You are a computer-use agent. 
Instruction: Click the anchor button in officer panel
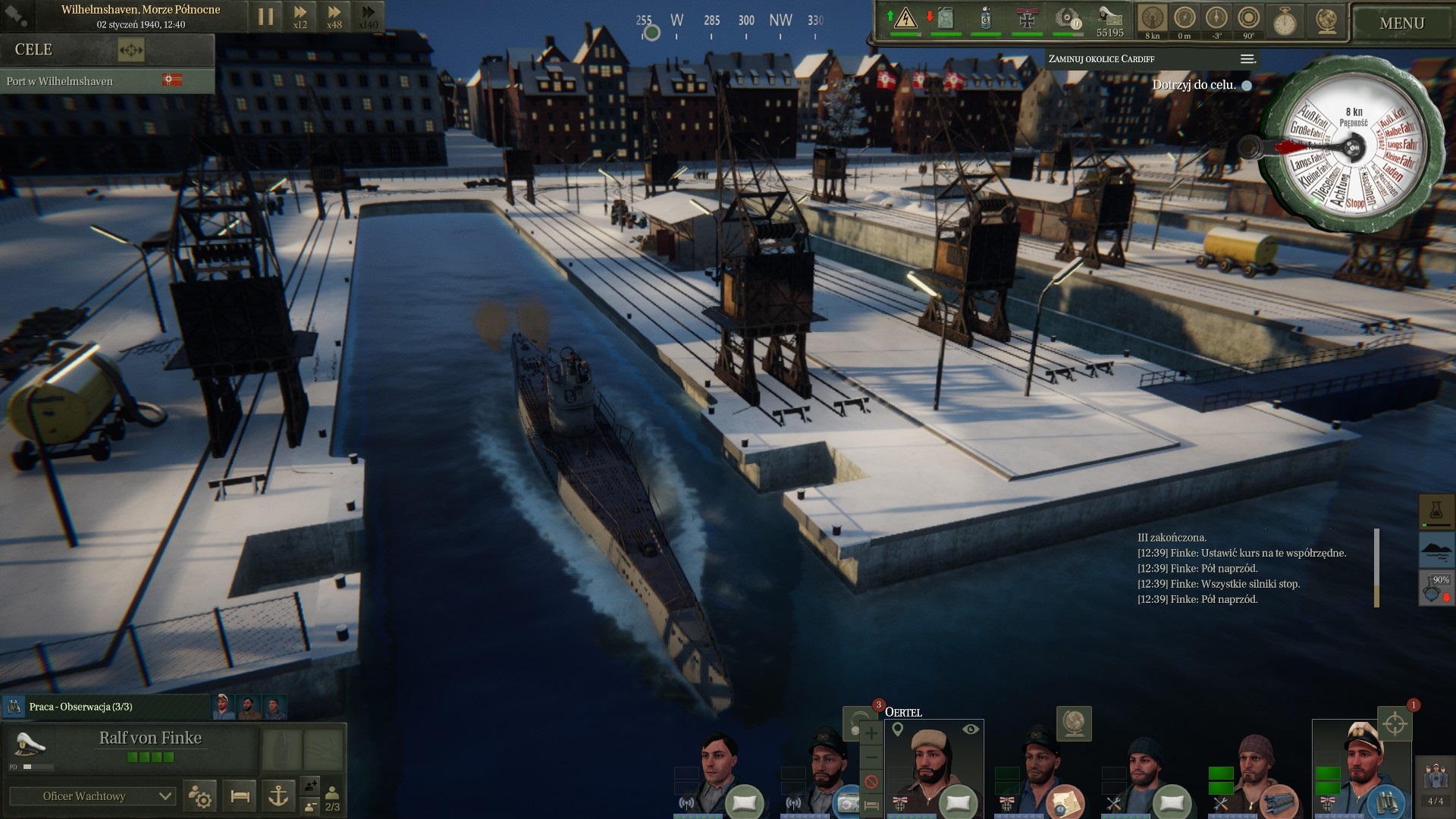[x=278, y=796]
